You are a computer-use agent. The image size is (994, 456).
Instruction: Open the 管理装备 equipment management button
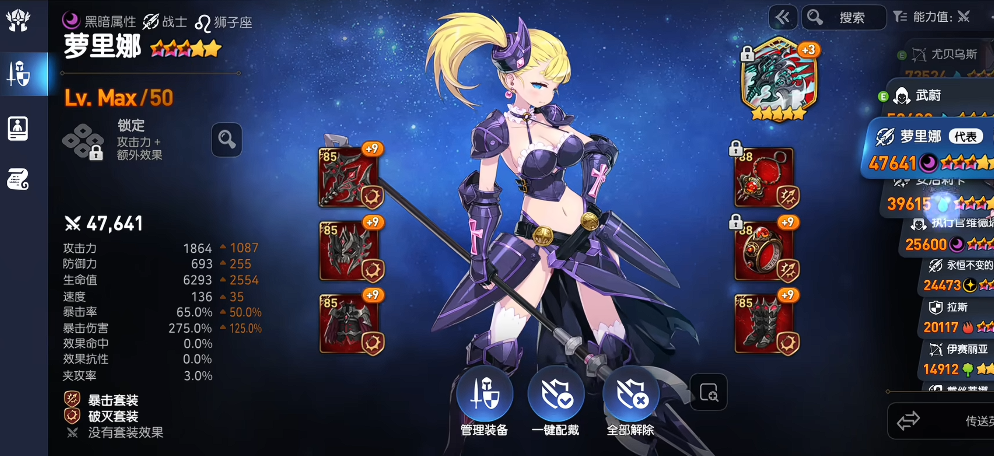click(484, 397)
